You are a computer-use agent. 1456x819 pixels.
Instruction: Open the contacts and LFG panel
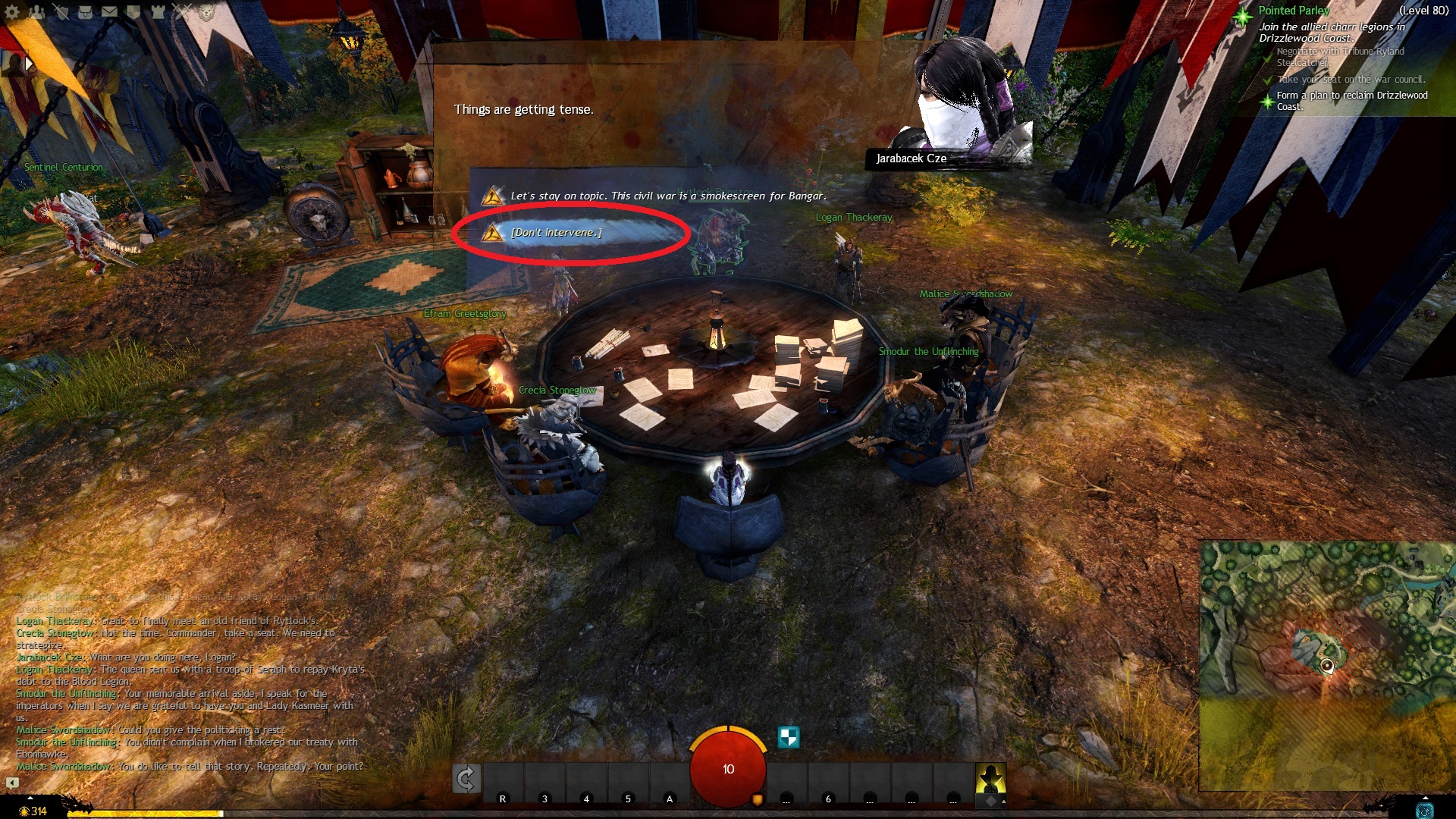[x=36, y=11]
